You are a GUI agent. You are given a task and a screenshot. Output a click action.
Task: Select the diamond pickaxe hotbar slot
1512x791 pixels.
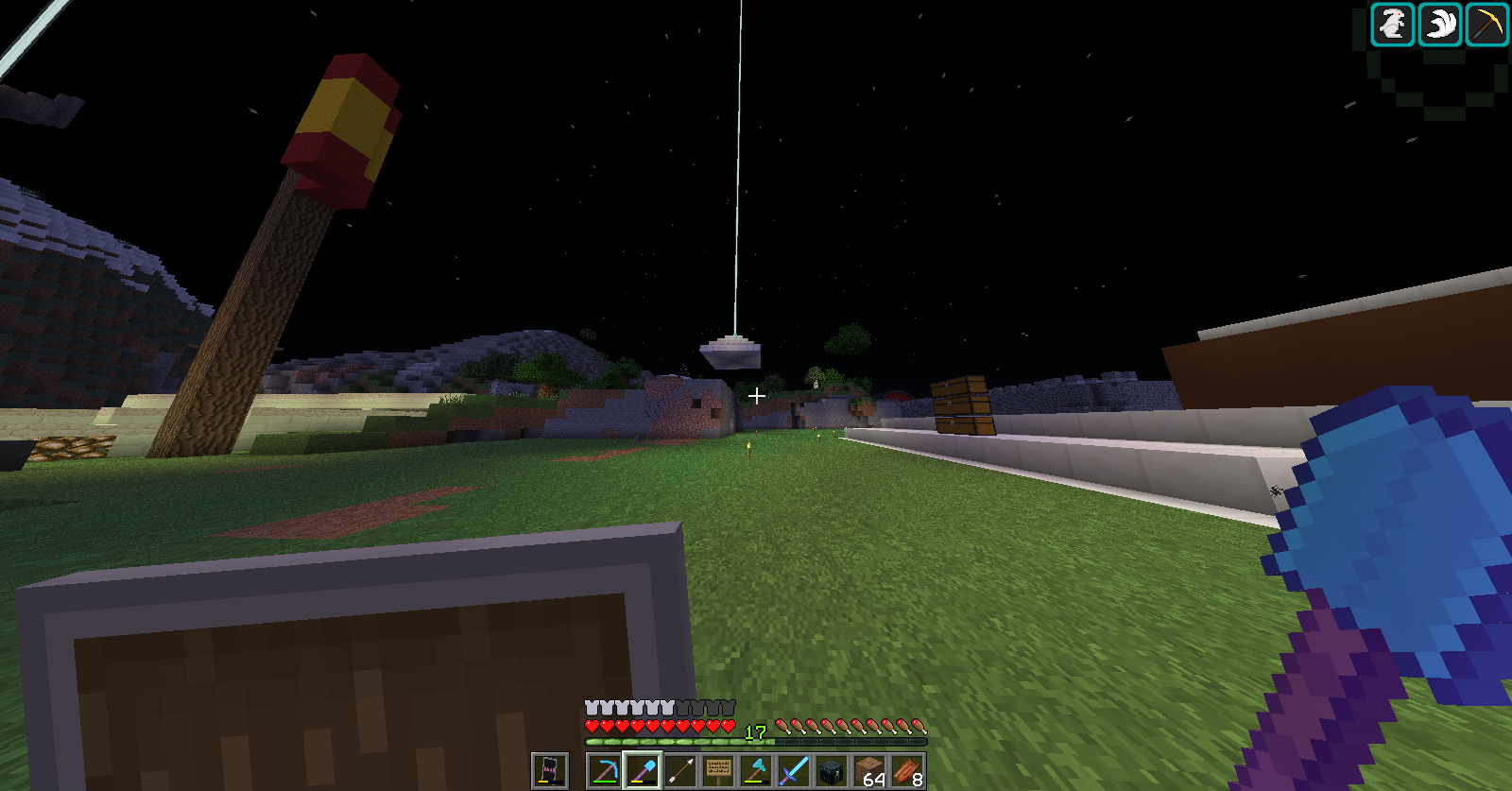coord(605,771)
